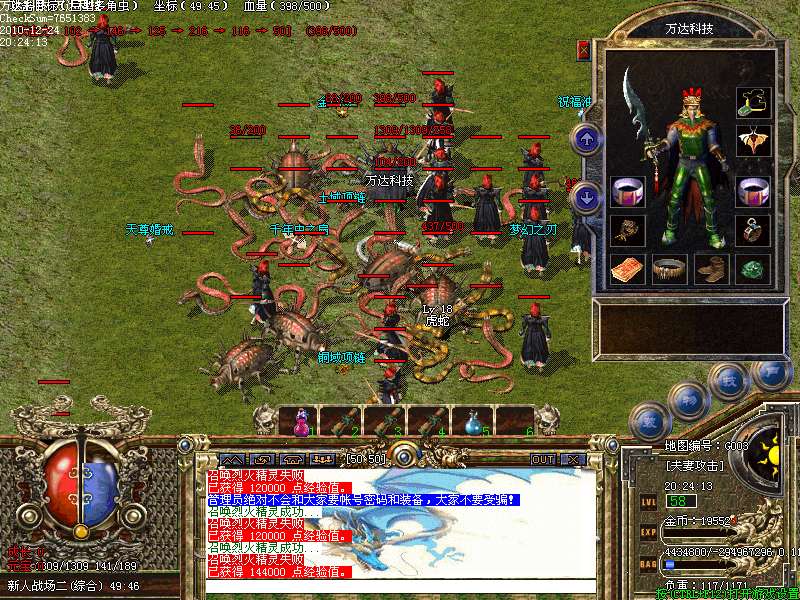This screenshot has width=800, height=600.
Task: Click the OUT button above chat
Action: (542, 459)
